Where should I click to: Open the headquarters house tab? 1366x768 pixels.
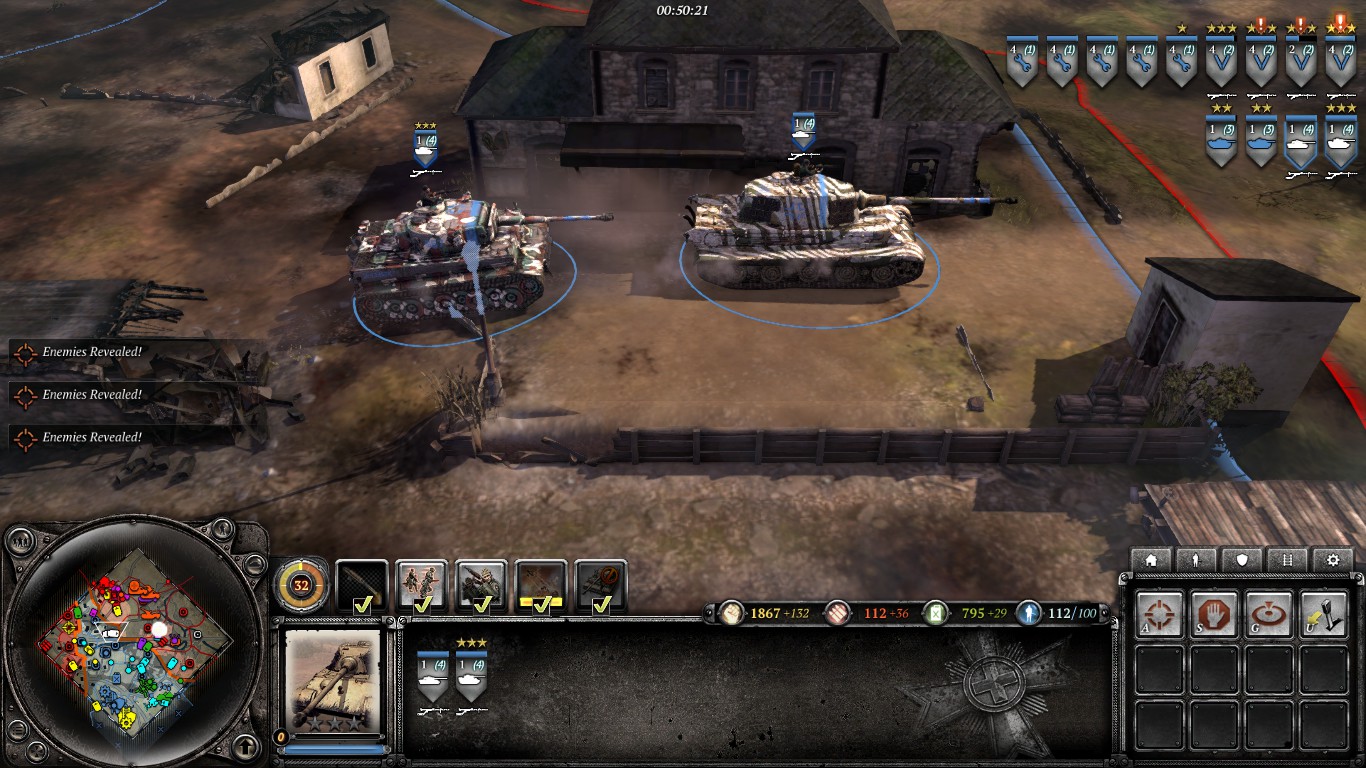pos(1151,560)
